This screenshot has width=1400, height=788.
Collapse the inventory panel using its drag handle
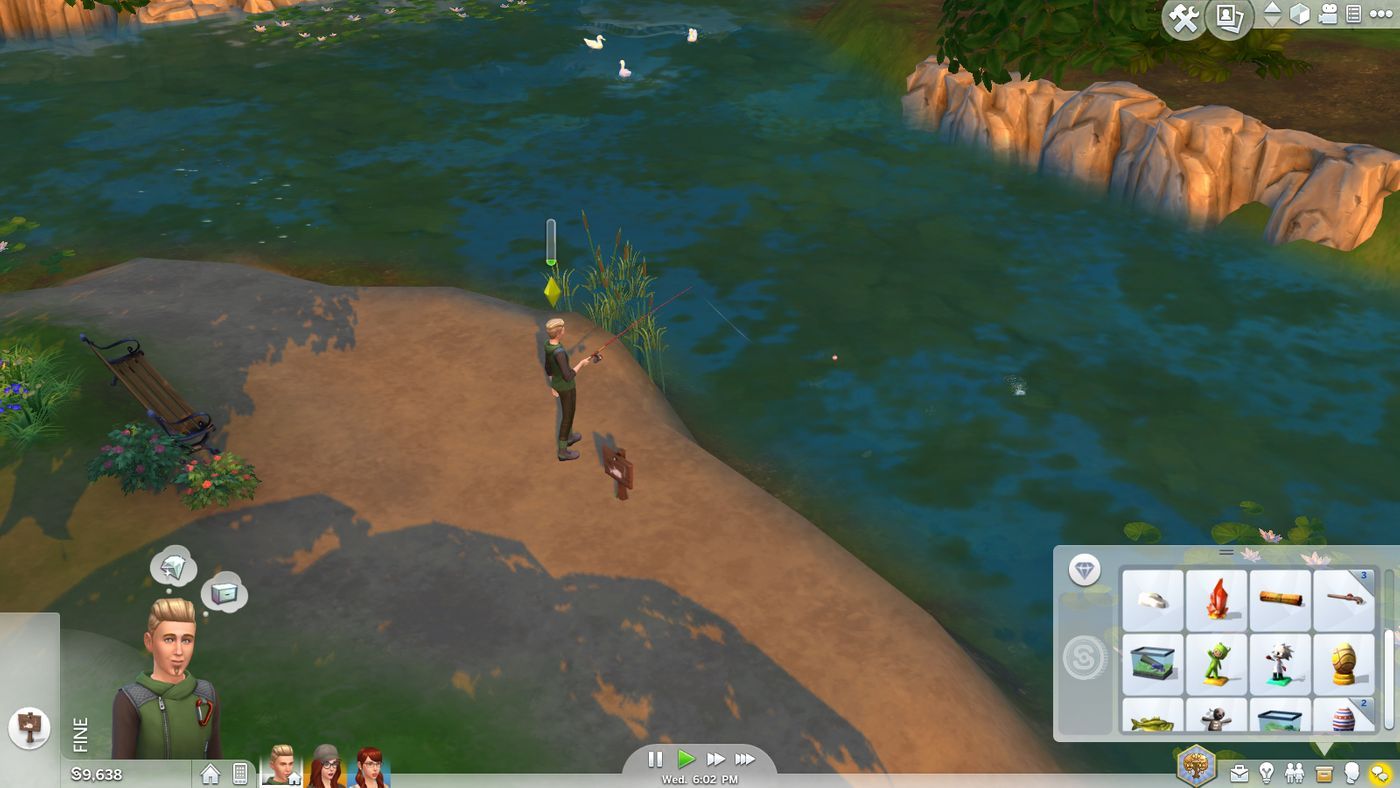(x=1226, y=551)
